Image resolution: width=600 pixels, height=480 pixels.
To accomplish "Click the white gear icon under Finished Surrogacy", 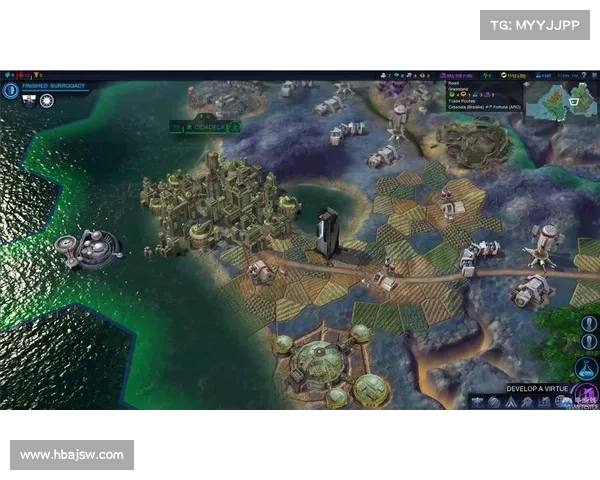I will click(x=46, y=100).
